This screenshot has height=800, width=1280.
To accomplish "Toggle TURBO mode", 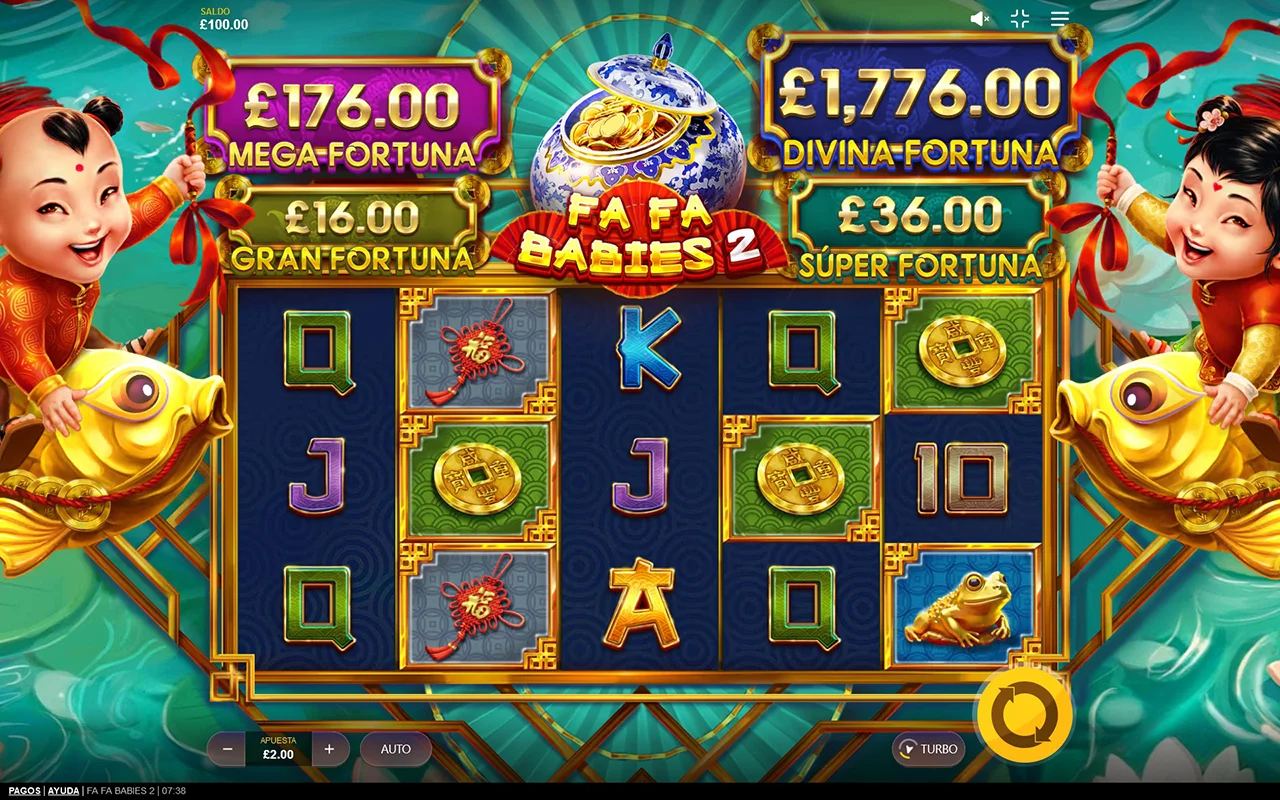I will [x=929, y=749].
